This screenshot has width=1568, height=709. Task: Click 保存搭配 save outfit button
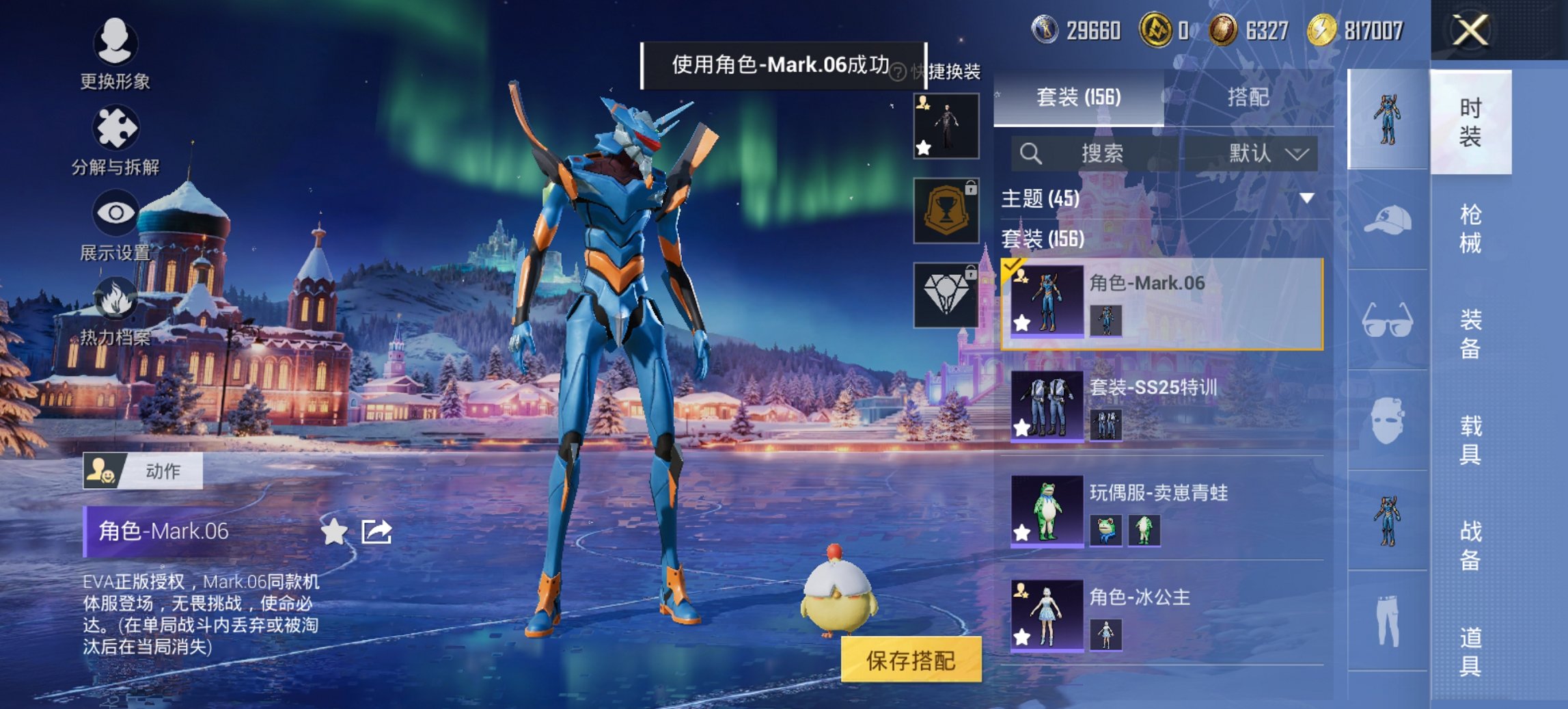[x=911, y=660]
